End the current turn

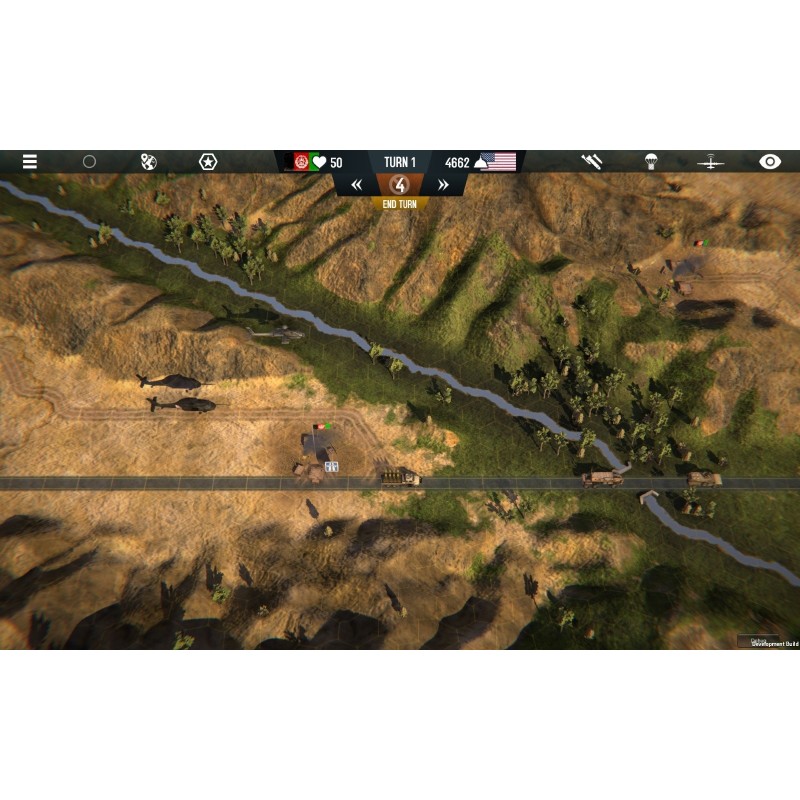[400, 203]
